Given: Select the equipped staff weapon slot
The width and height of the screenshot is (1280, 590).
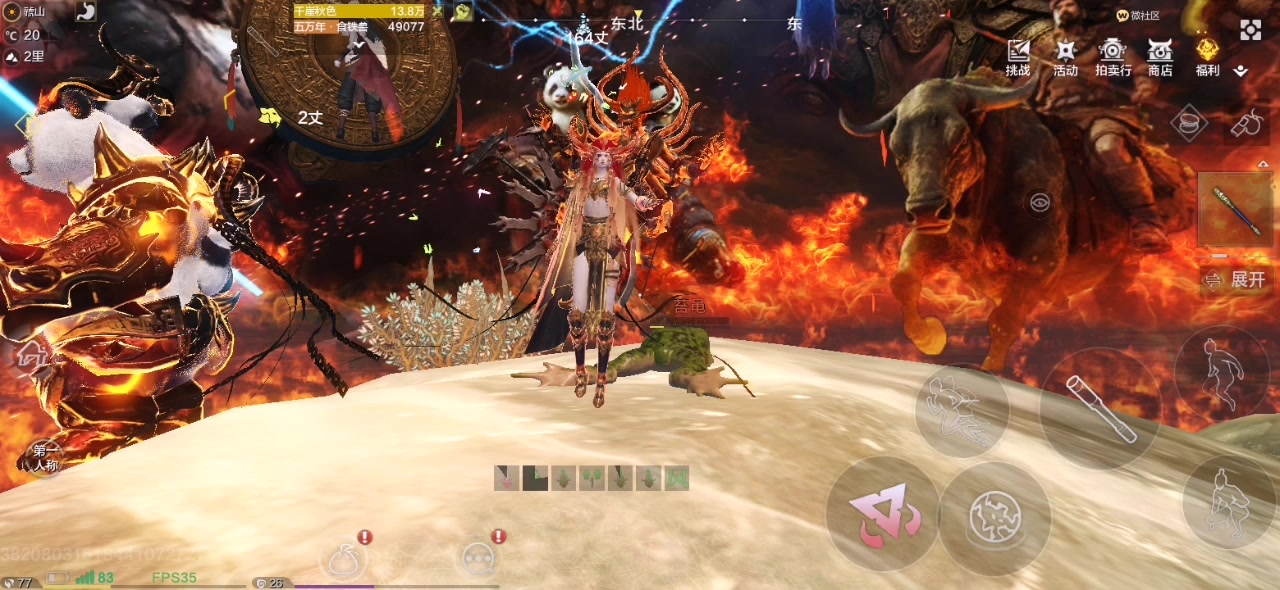Looking at the screenshot, I should click(x=1236, y=210).
